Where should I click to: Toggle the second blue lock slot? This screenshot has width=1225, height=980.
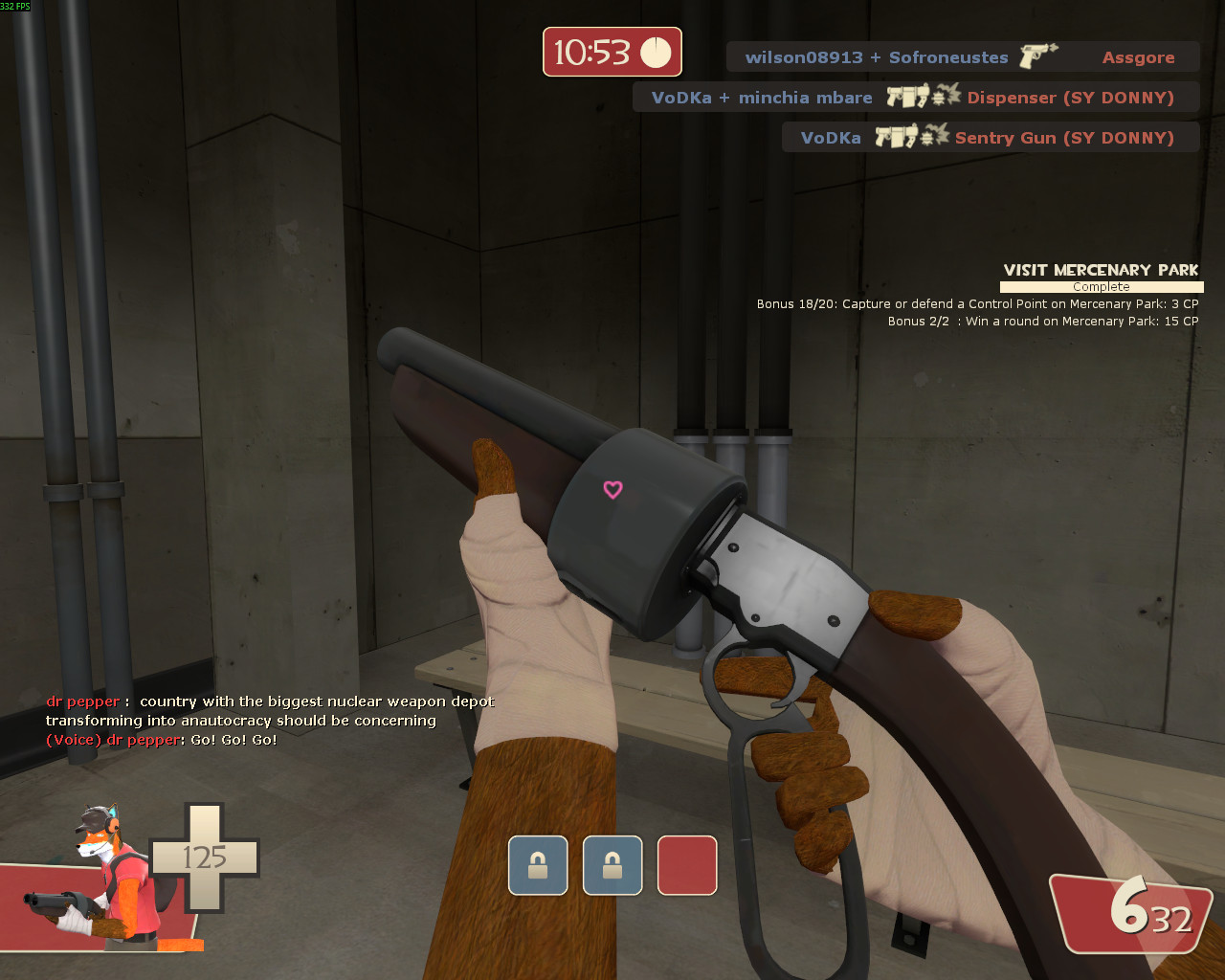pos(612,865)
